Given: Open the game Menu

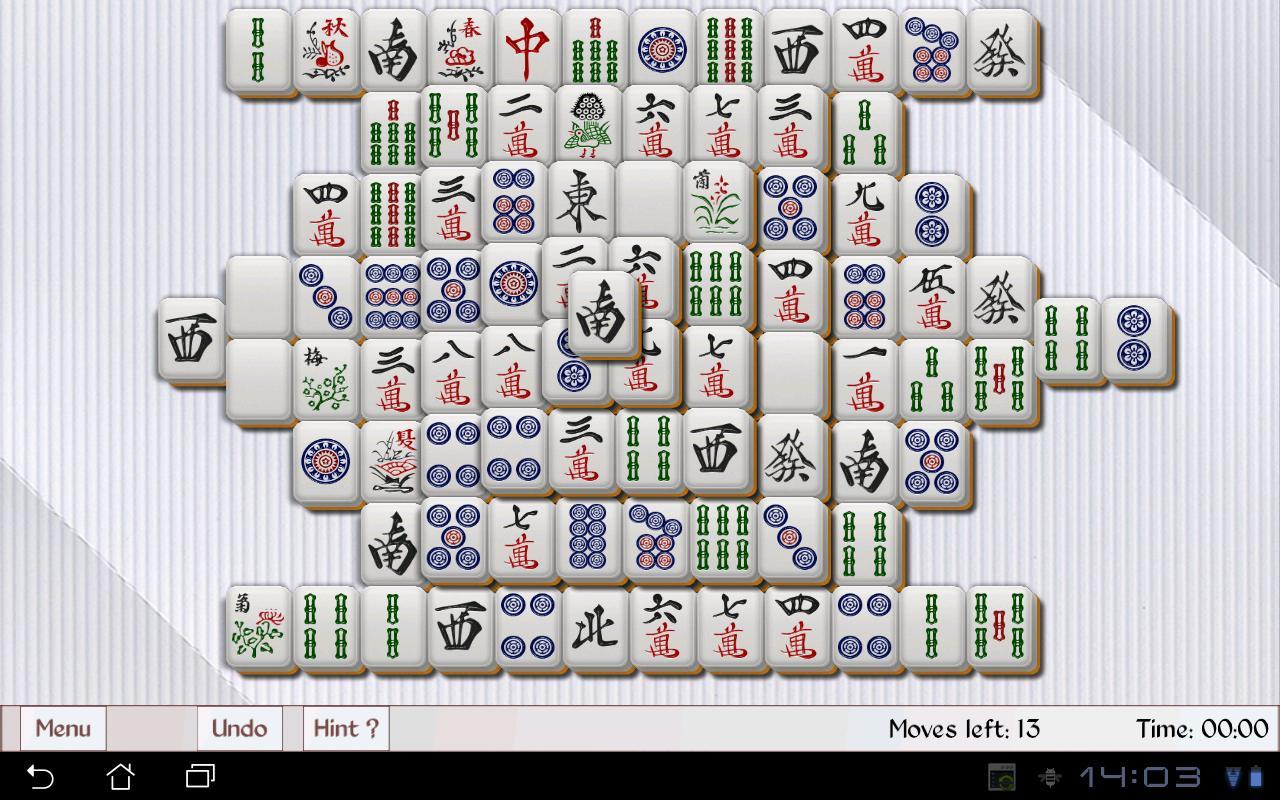Looking at the screenshot, I should point(62,728).
